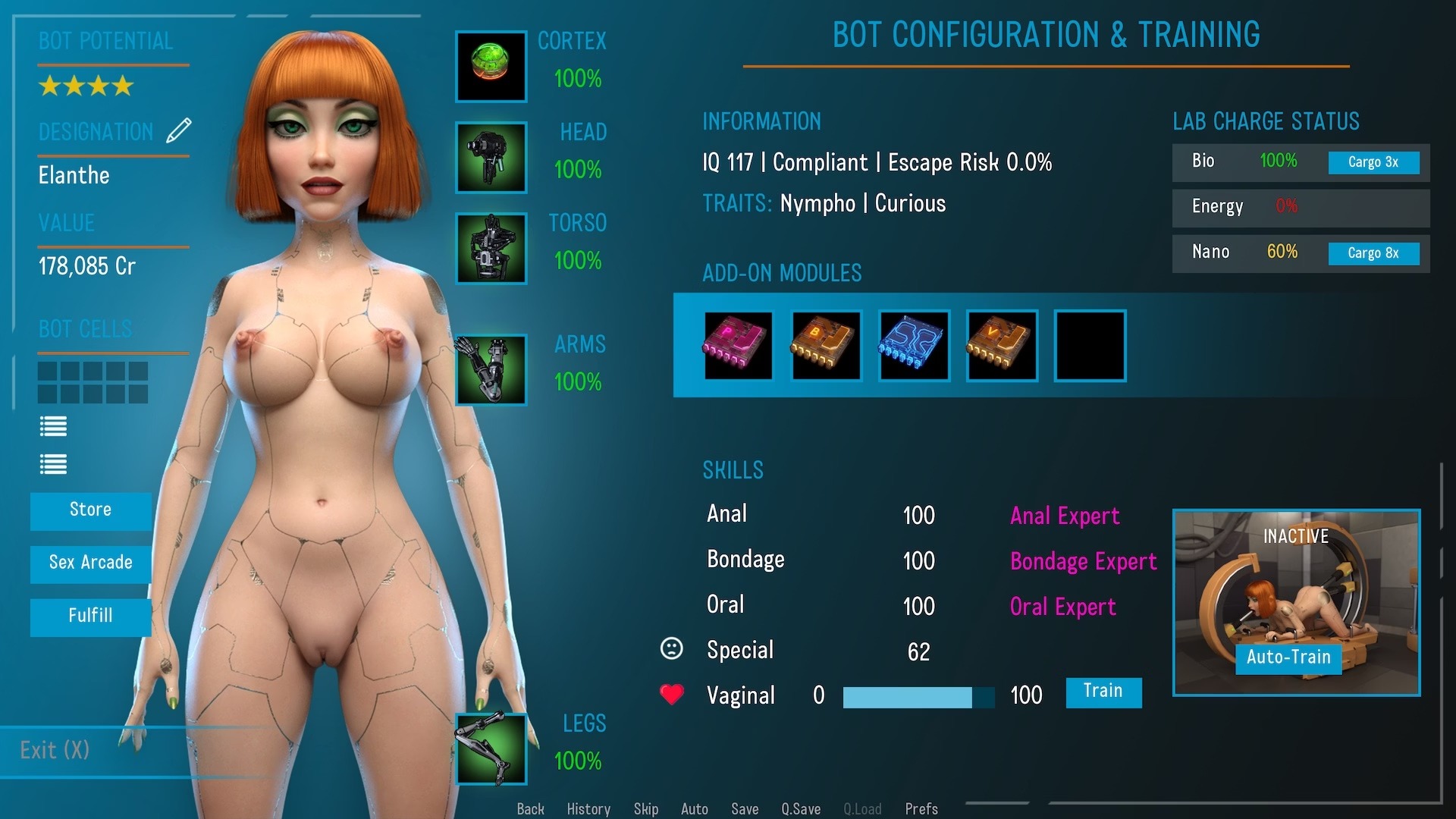
Task: Choose the Head part icon
Action: (491, 157)
